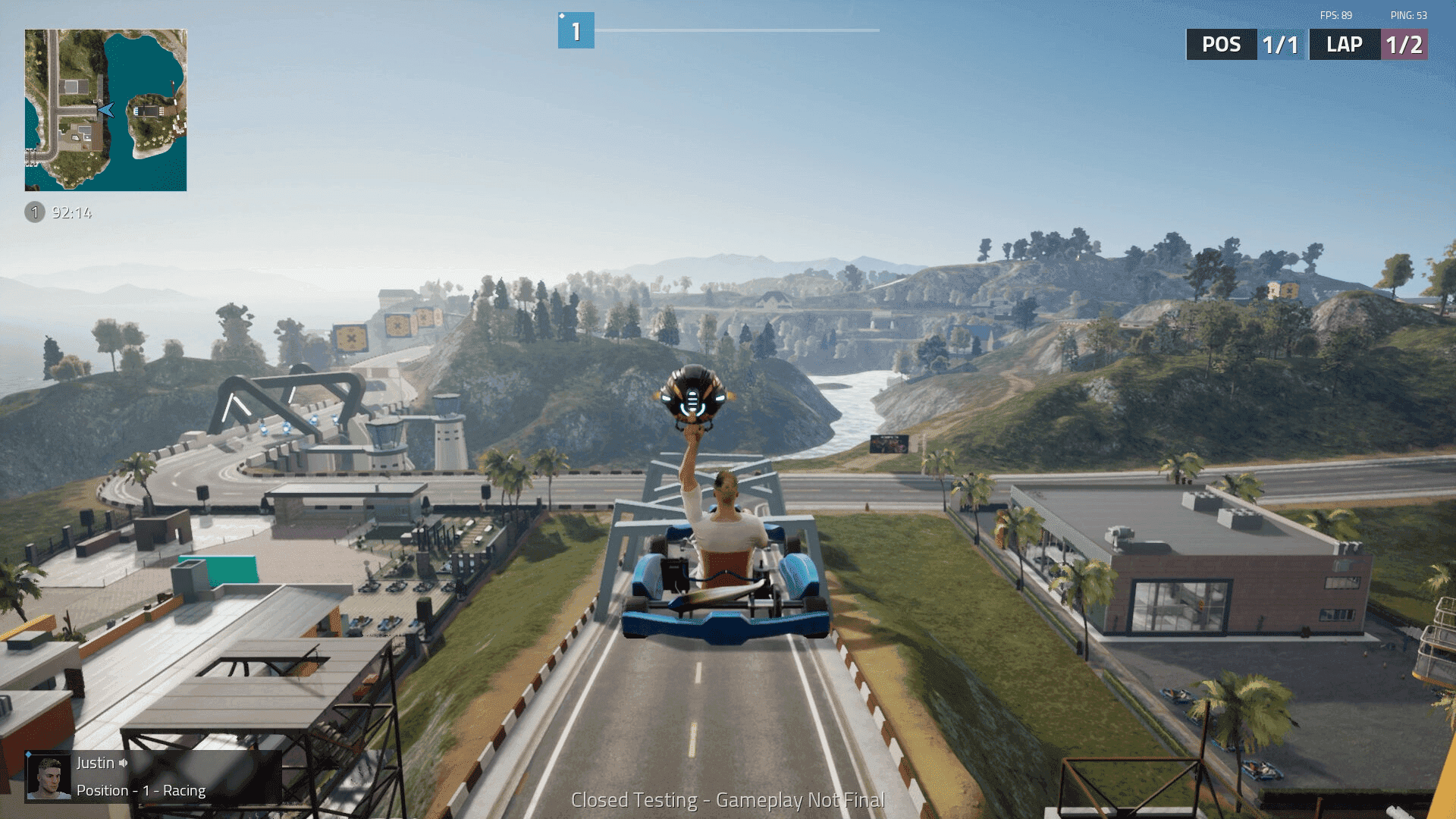Viewport: 1456px width, 819px height.
Task: Click Justin's player avatar portrait
Action: pyautogui.click(x=47, y=776)
